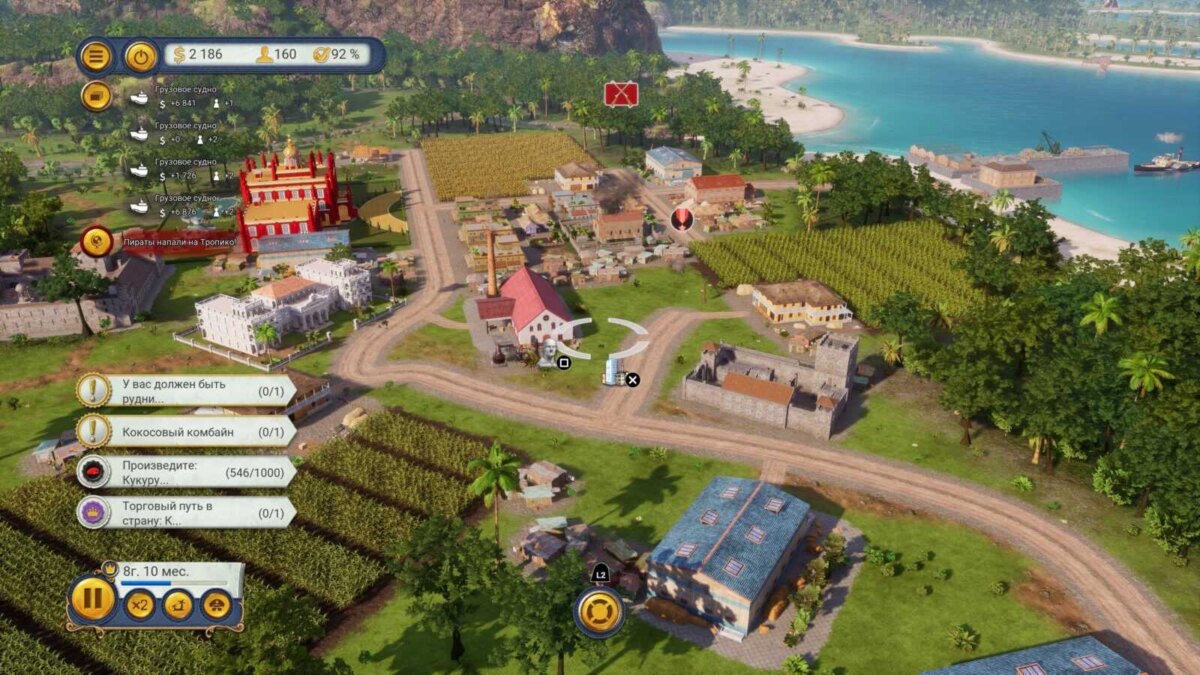
Task: Set game speed with the x2 button
Action: (x=140, y=605)
